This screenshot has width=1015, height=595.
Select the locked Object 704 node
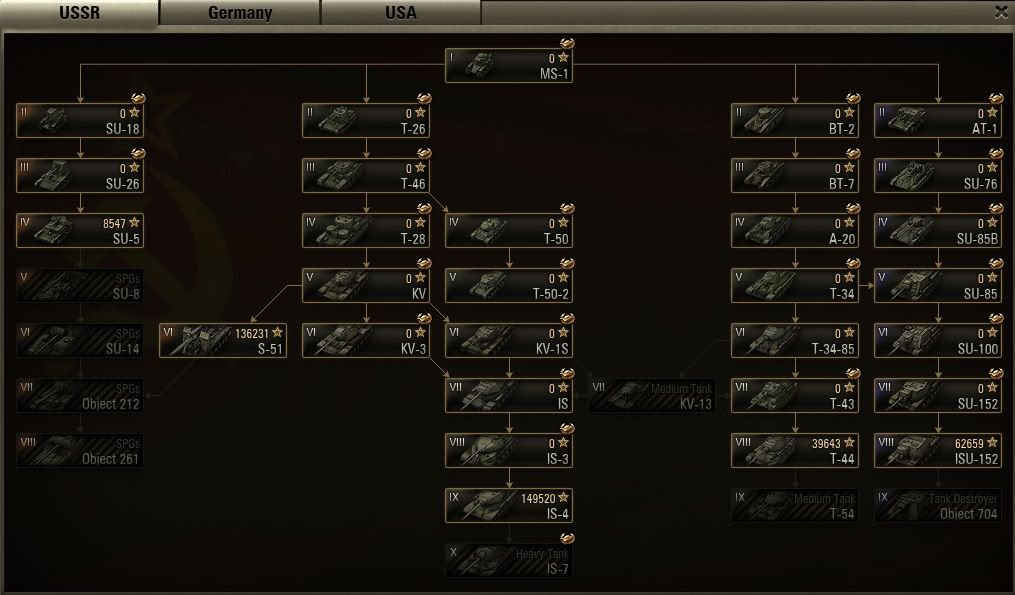tap(938, 506)
